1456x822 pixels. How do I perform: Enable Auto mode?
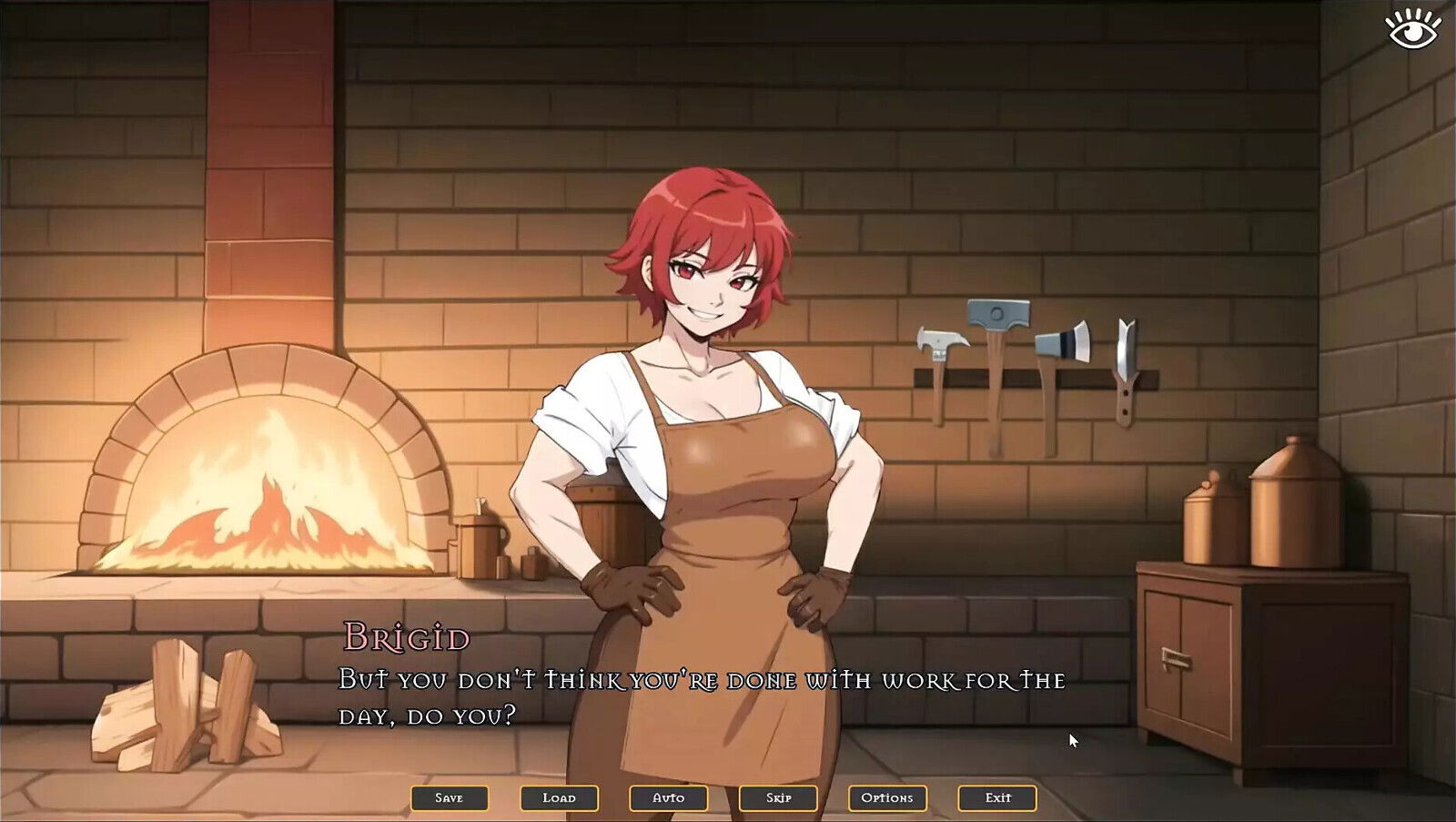point(669,797)
